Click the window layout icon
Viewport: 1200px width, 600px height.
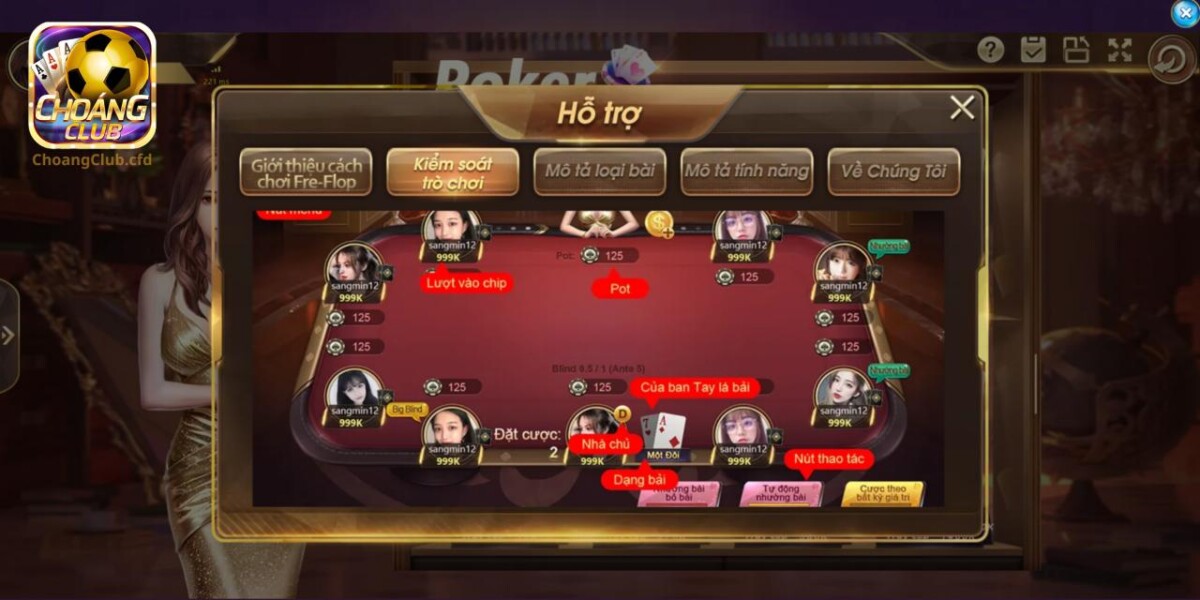pos(1076,50)
